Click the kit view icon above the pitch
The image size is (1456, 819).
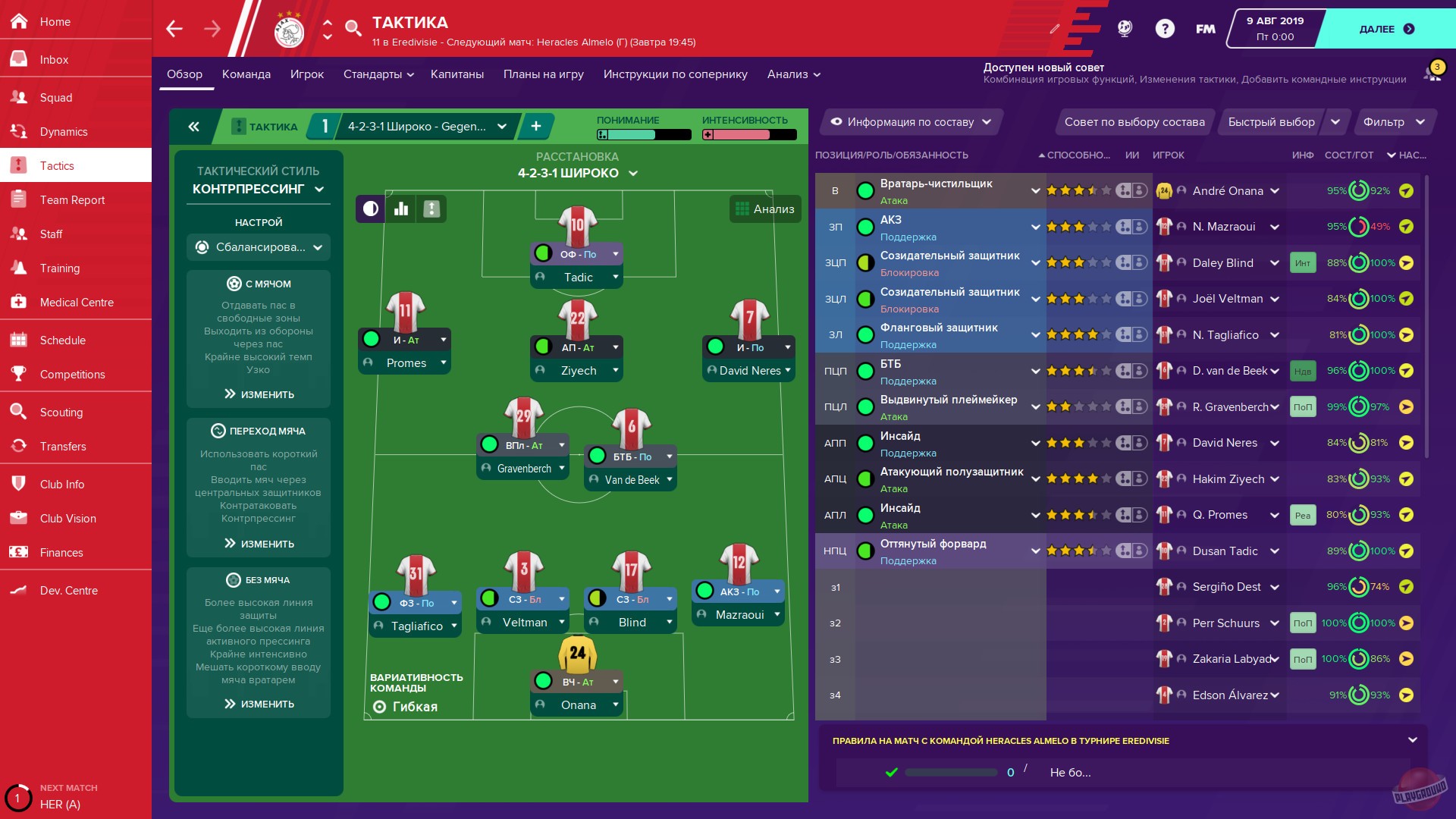tap(431, 209)
